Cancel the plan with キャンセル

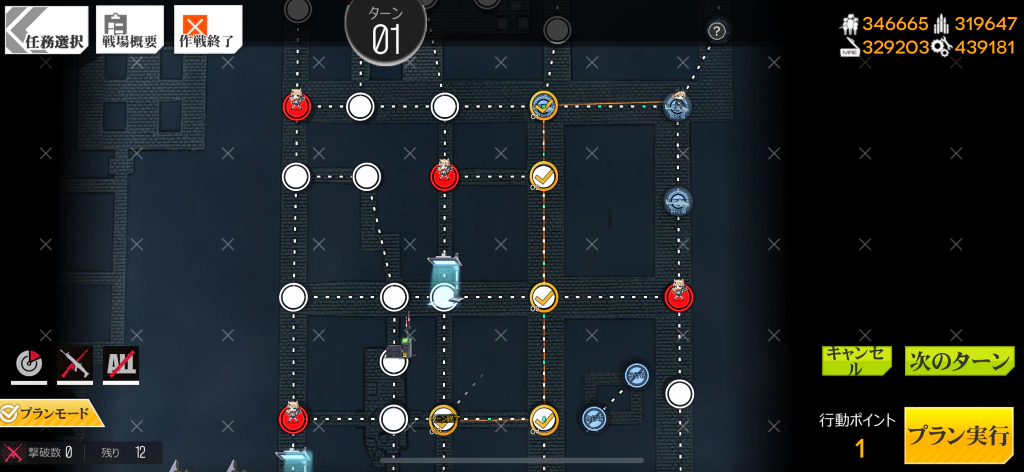[856, 360]
